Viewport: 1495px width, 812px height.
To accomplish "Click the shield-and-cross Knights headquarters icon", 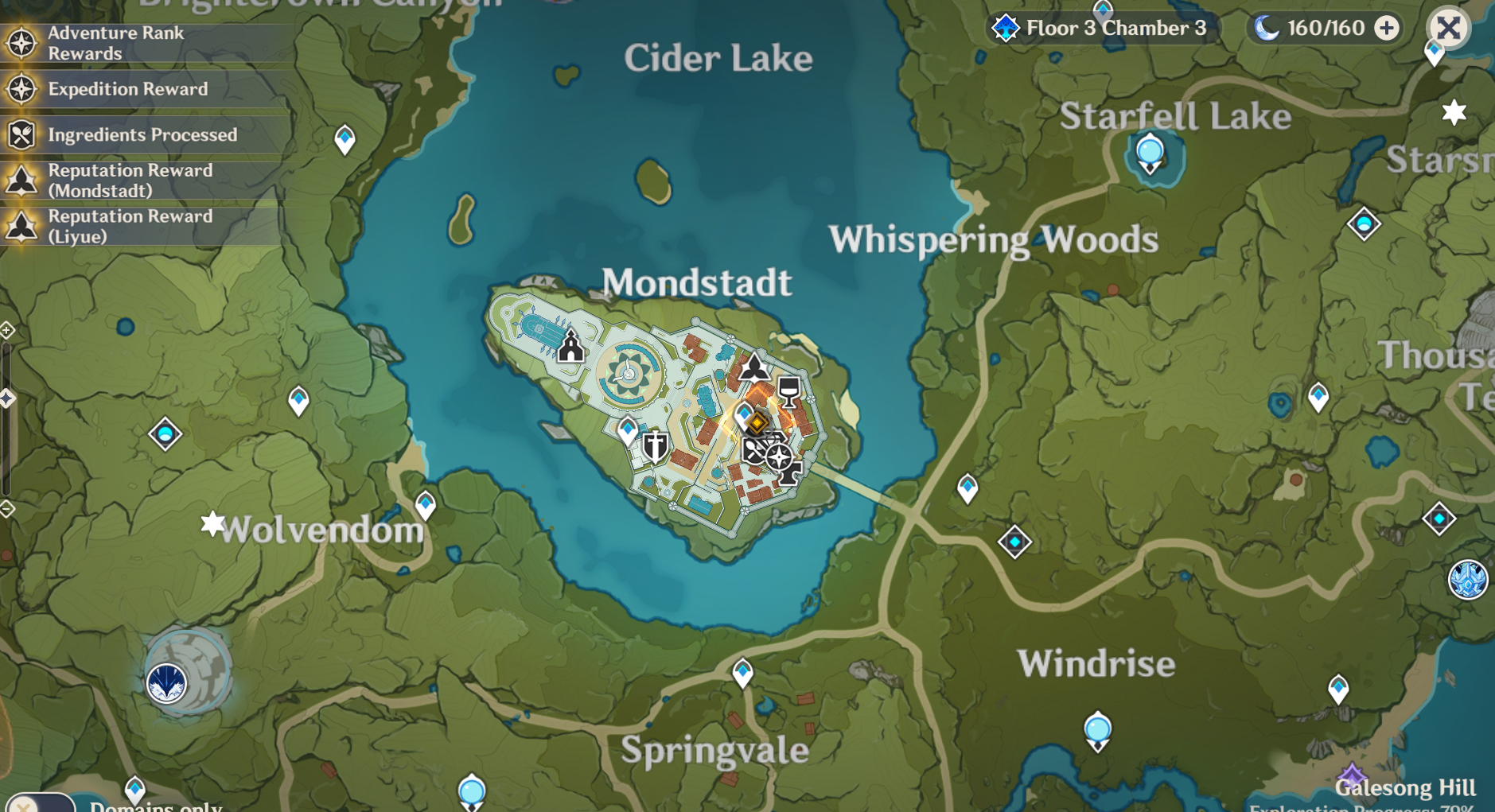I will coord(656,447).
